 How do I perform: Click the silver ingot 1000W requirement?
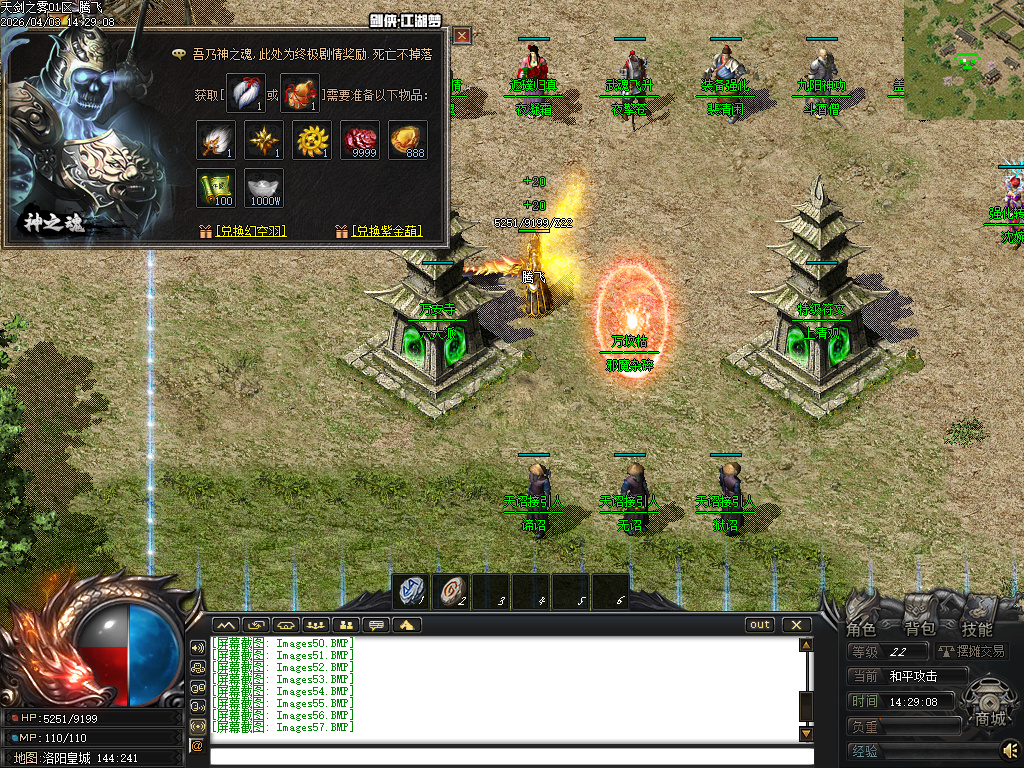[264, 188]
